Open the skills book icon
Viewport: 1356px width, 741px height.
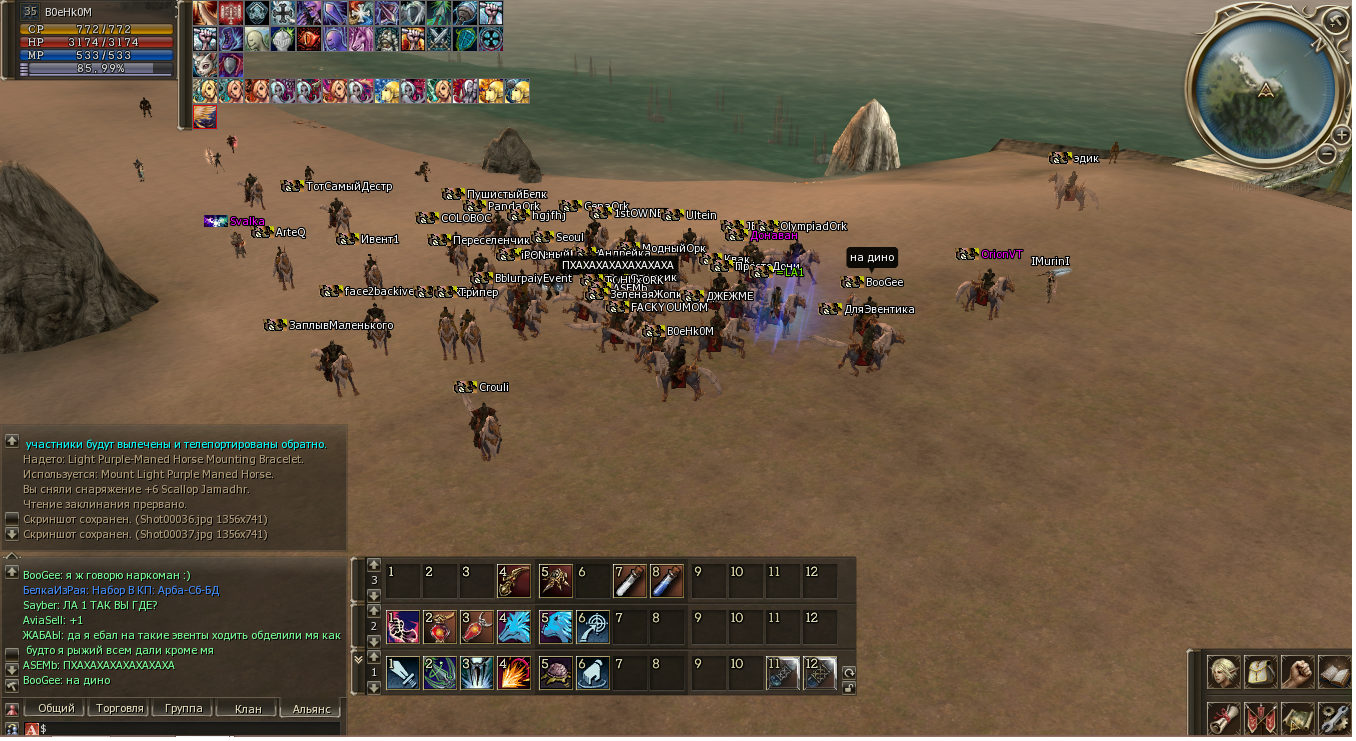[x=1334, y=673]
